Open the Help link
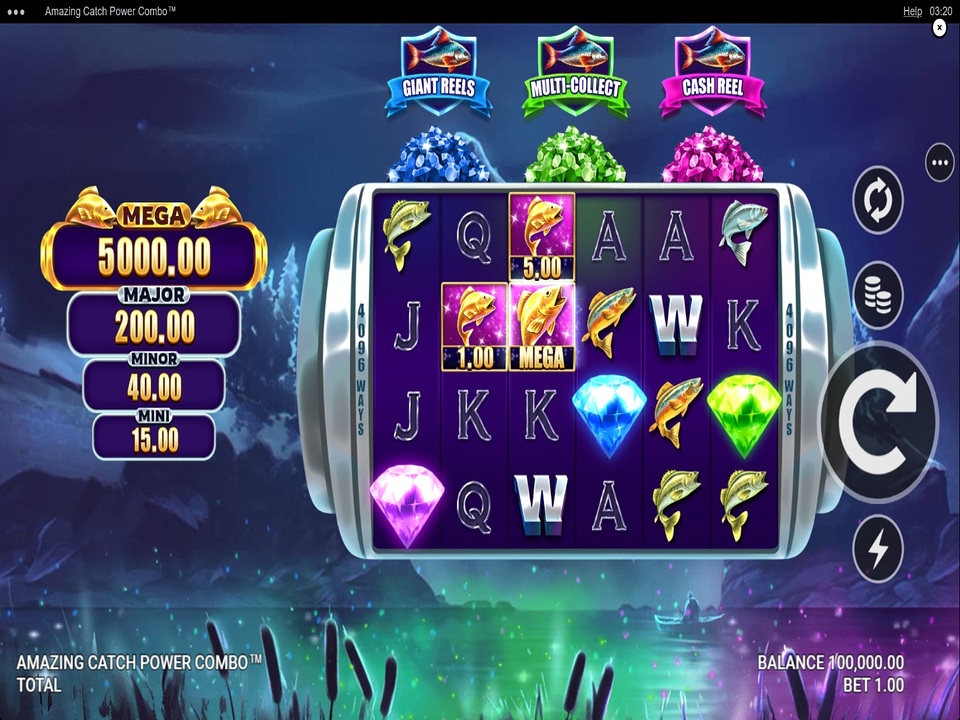Image resolution: width=960 pixels, height=720 pixels. point(912,11)
